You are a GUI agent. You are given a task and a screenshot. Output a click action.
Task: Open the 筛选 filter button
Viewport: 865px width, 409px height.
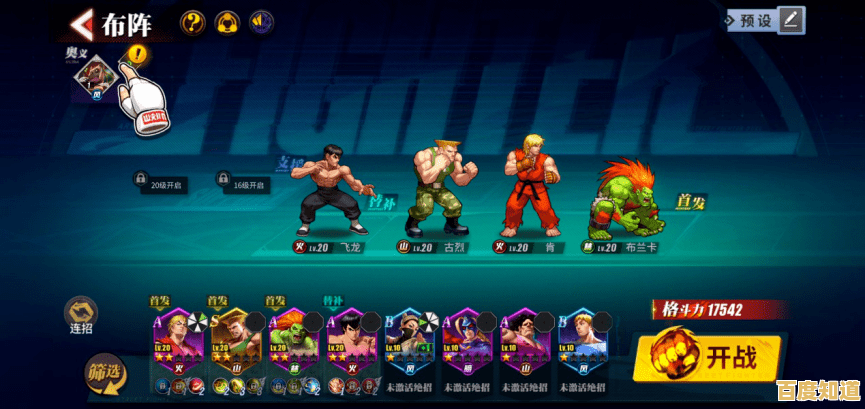104,374
